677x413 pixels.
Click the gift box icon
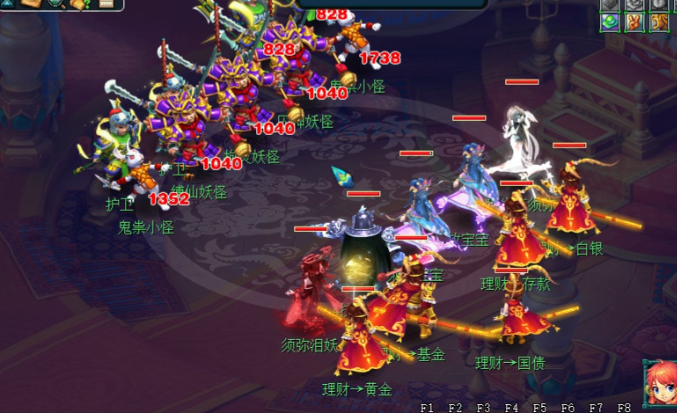[x=78, y=4]
